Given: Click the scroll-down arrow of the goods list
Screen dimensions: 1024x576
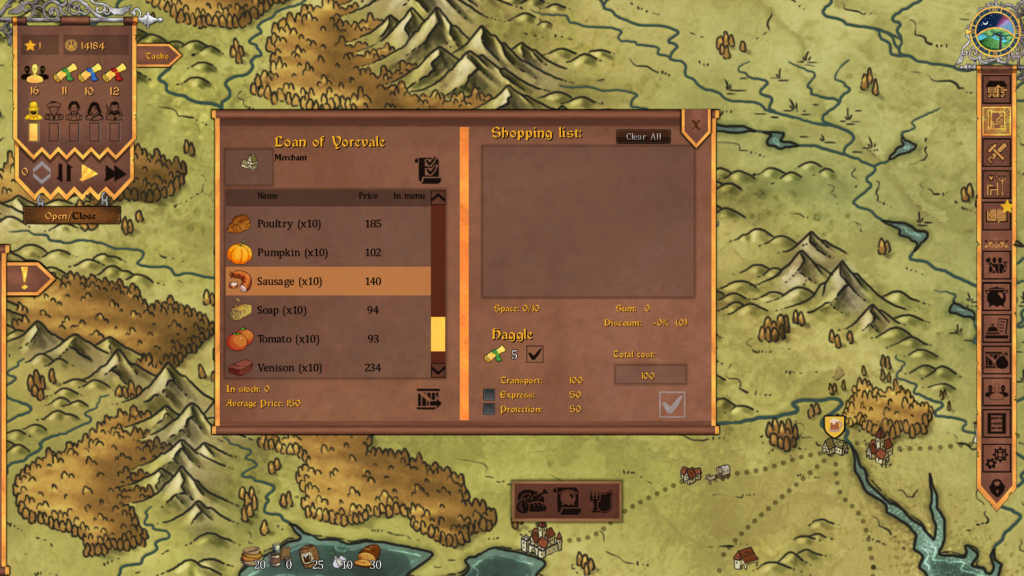Looking at the screenshot, I should pyautogui.click(x=438, y=370).
